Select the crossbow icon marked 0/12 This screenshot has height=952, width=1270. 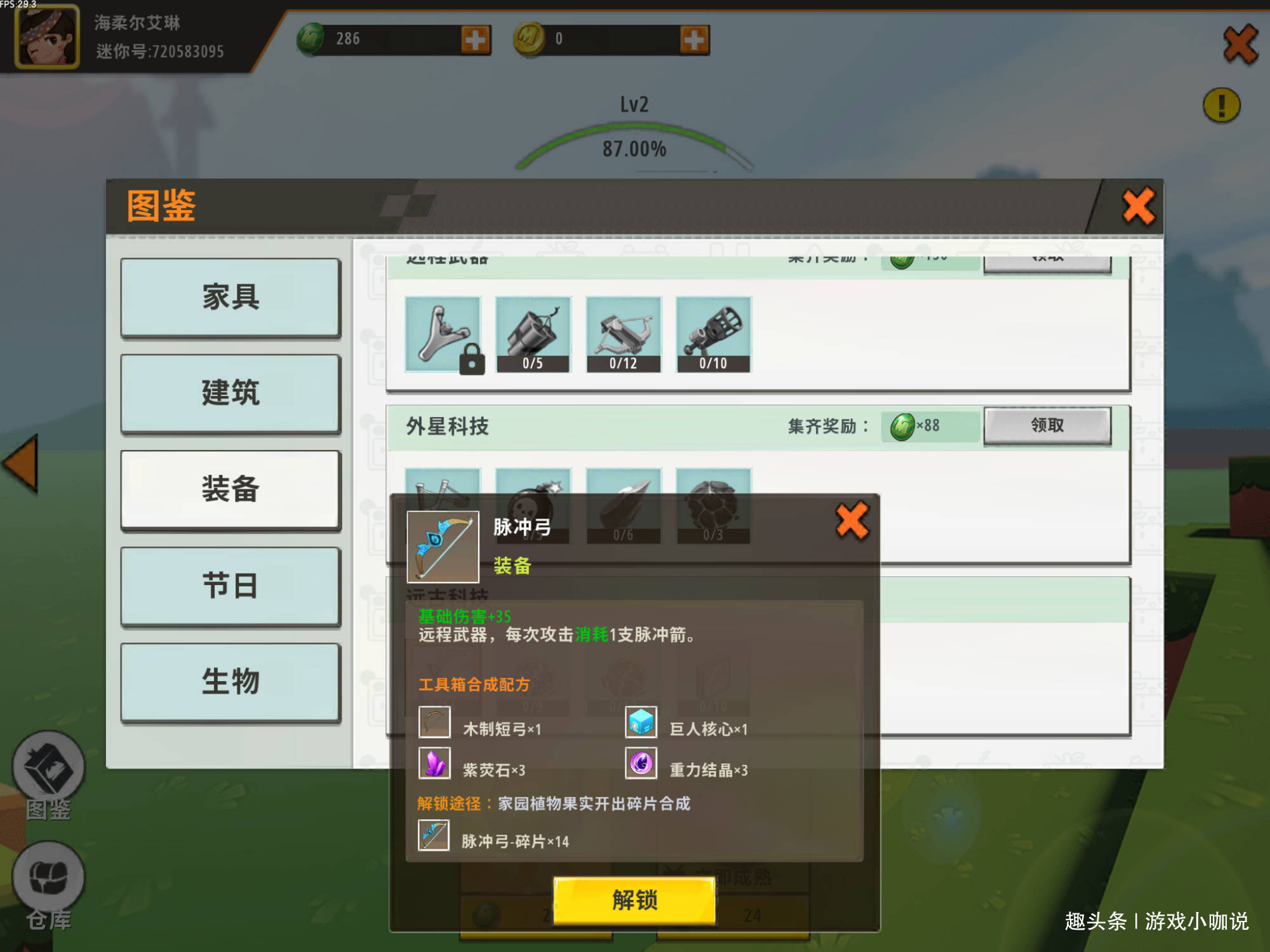(x=624, y=334)
